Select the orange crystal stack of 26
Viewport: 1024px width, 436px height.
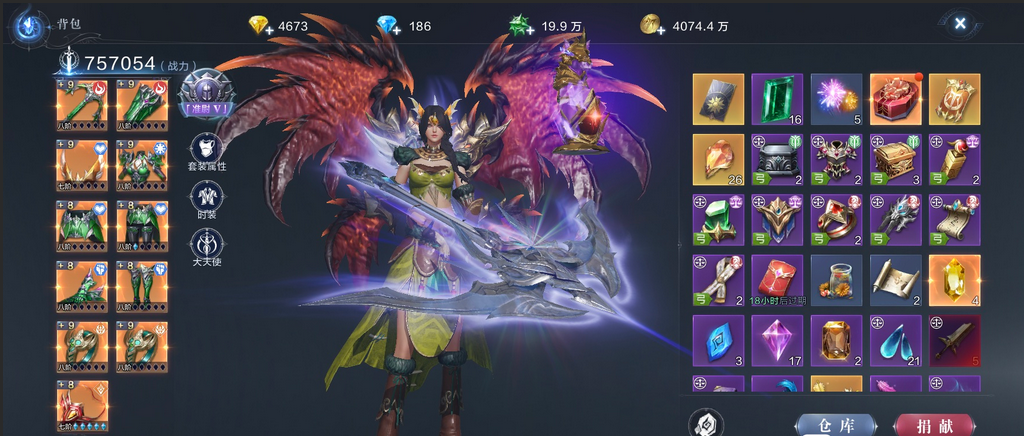718,160
